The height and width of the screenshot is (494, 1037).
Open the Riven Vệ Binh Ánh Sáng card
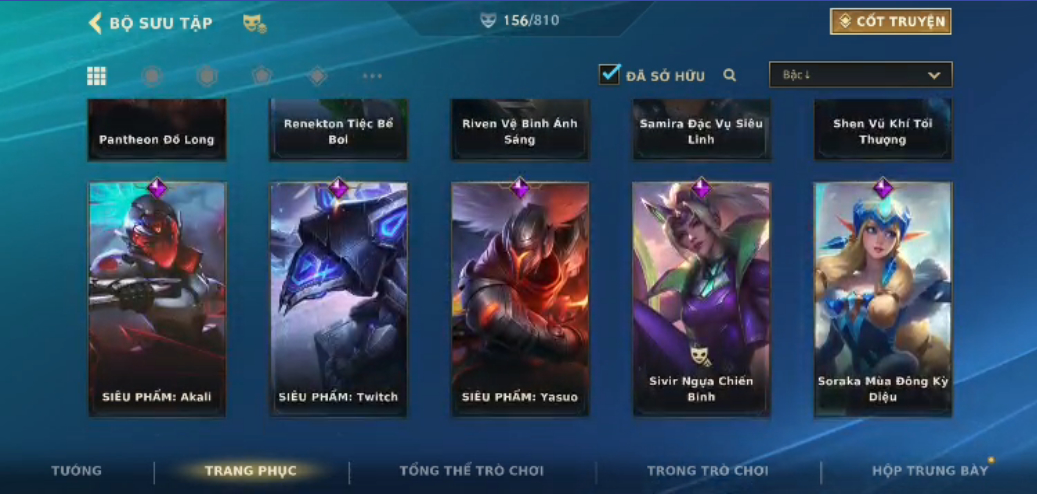520,131
